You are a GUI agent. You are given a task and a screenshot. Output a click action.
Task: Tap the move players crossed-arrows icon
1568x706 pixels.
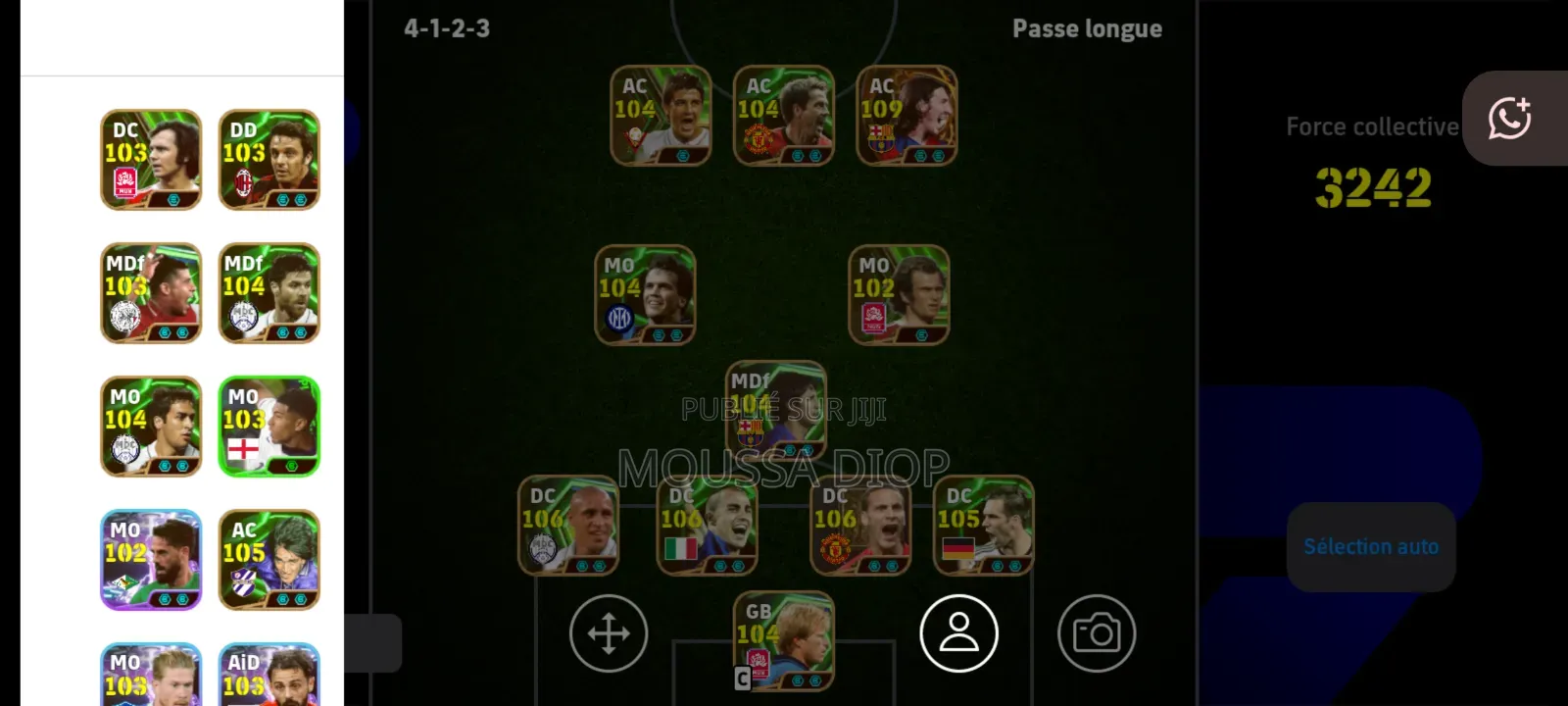608,632
